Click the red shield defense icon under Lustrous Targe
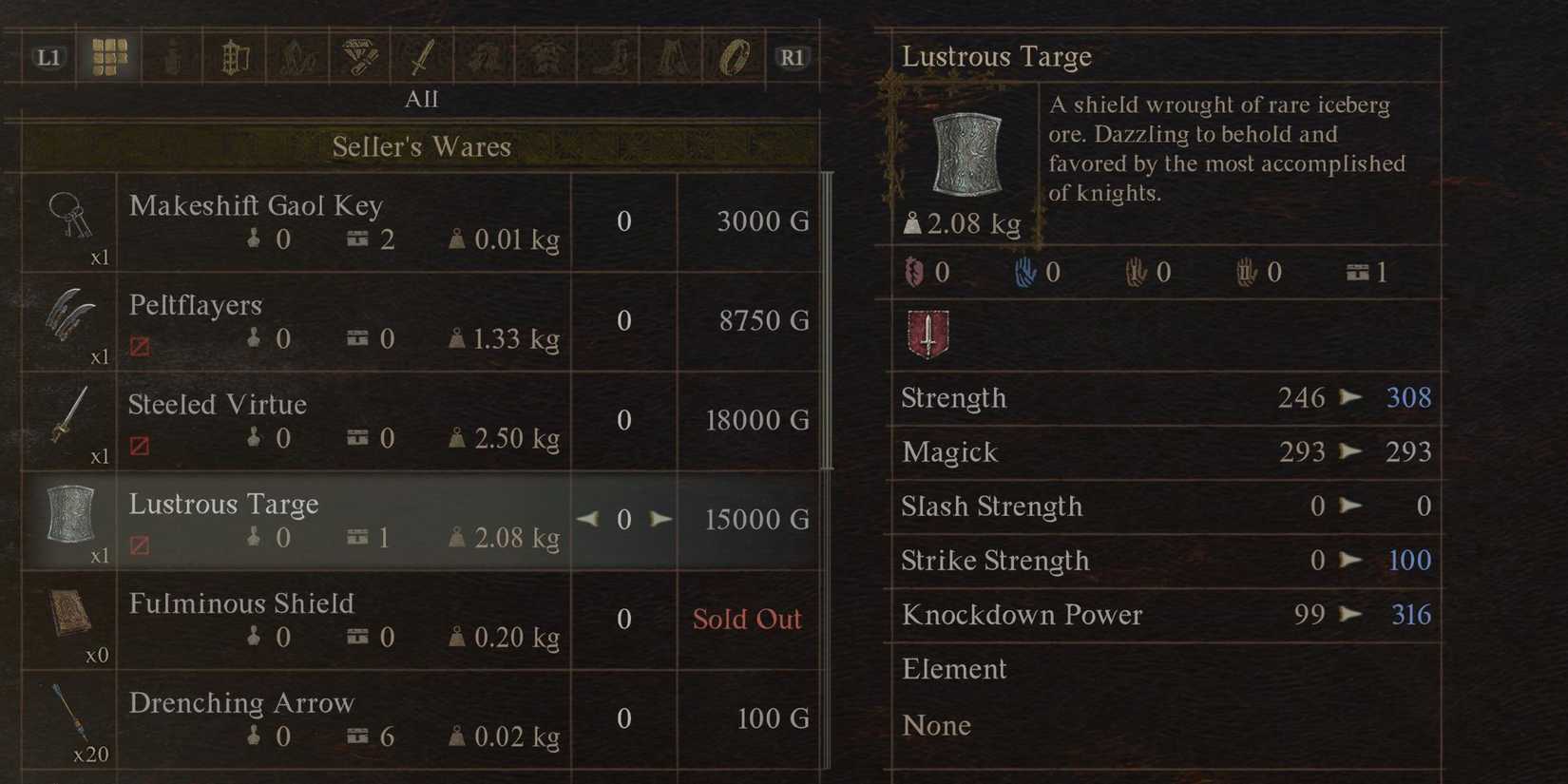This screenshot has width=1568, height=784. (927, 333)
